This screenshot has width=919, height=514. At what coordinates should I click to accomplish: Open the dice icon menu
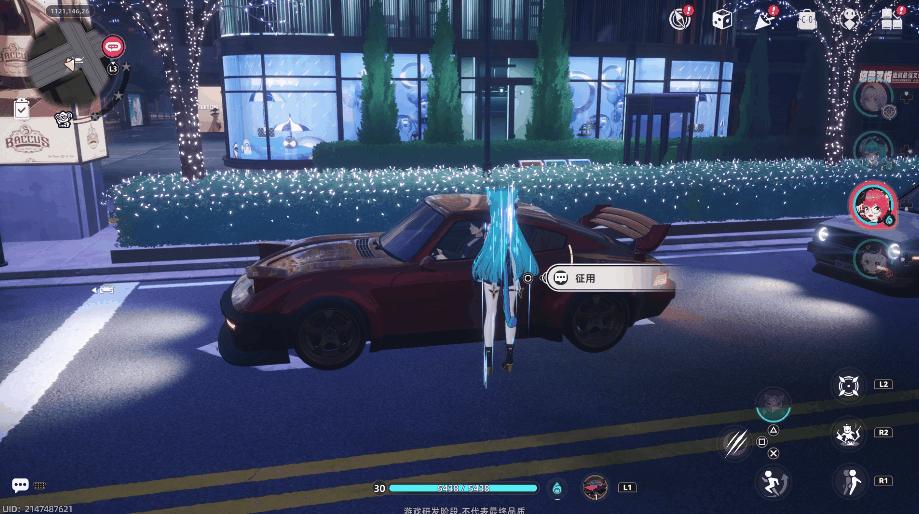[721, 18]
